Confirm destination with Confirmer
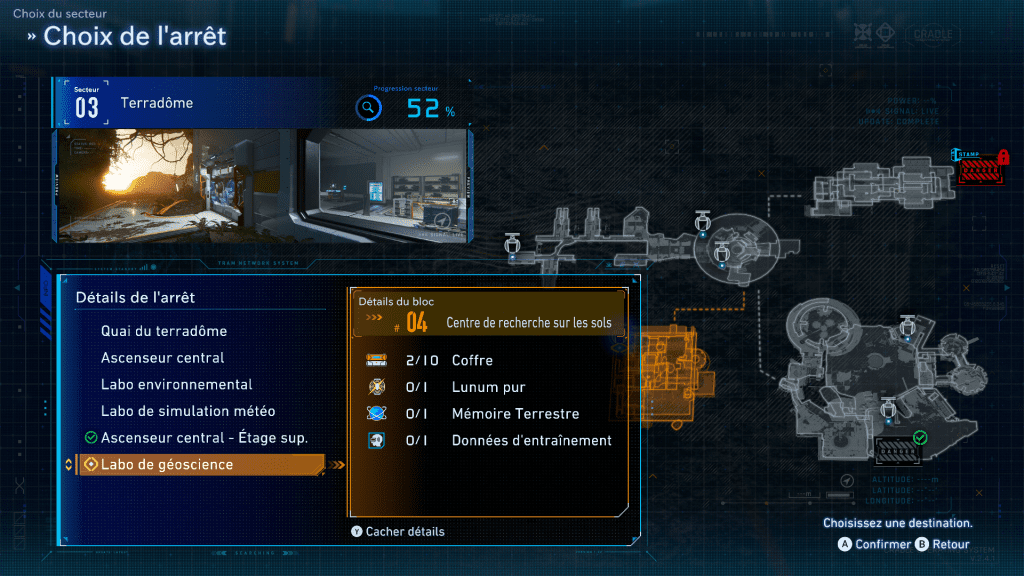 875,545
